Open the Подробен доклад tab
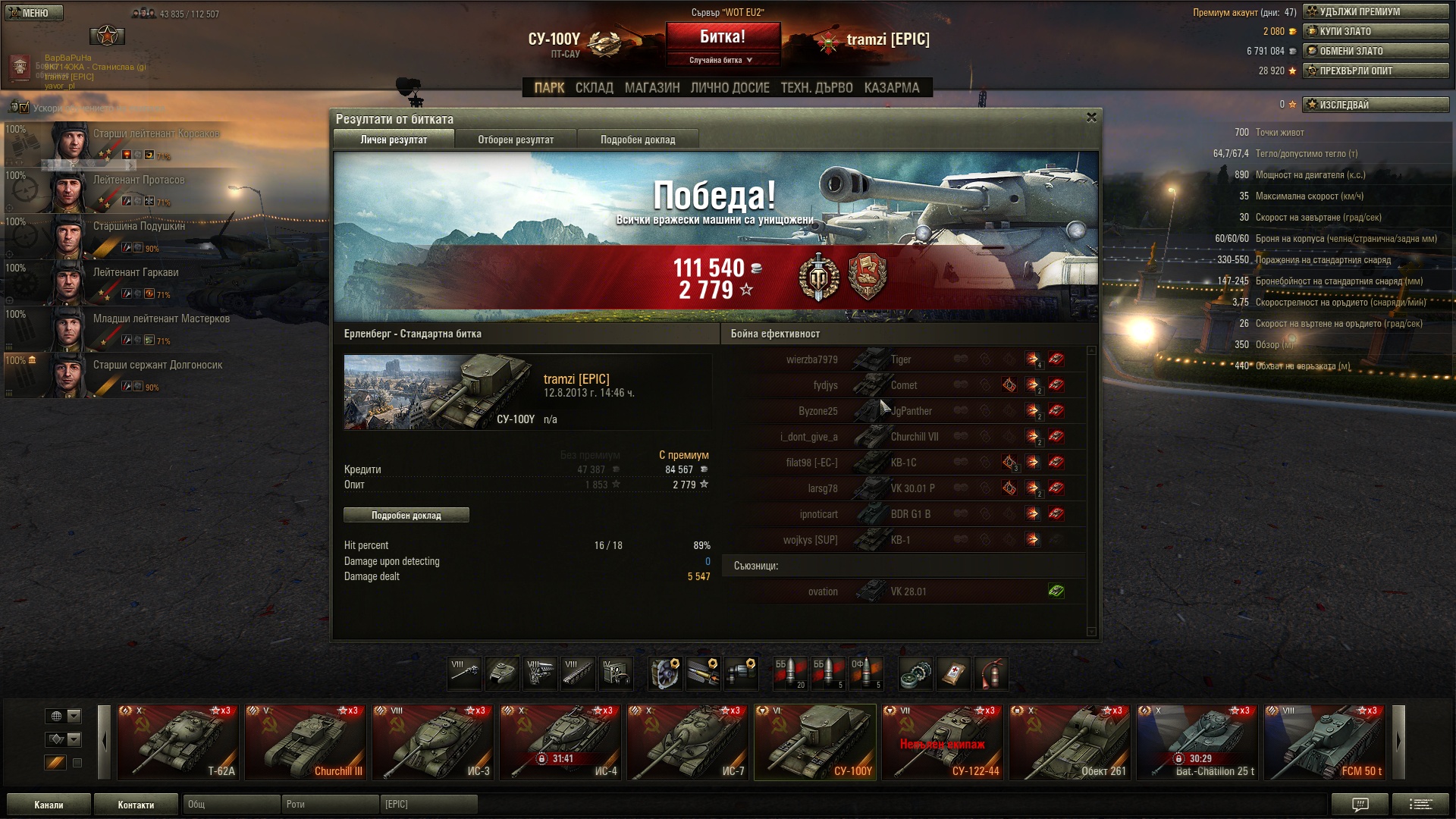This screenshot has width=1456, height=819. point(638,140)
